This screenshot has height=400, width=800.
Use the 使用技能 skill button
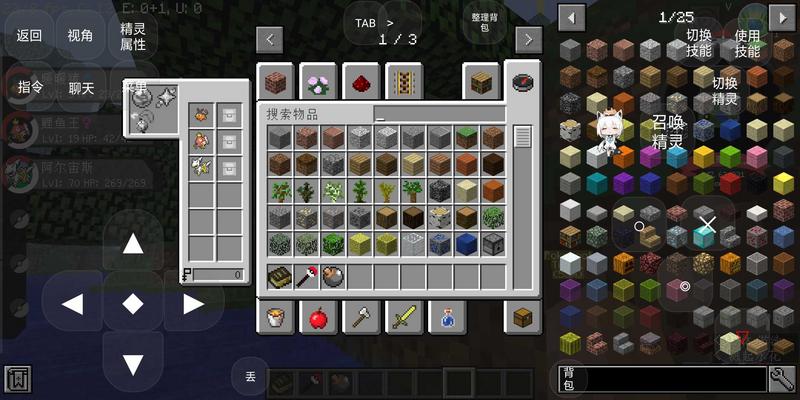pyautogui.click(x=747, y=43)
